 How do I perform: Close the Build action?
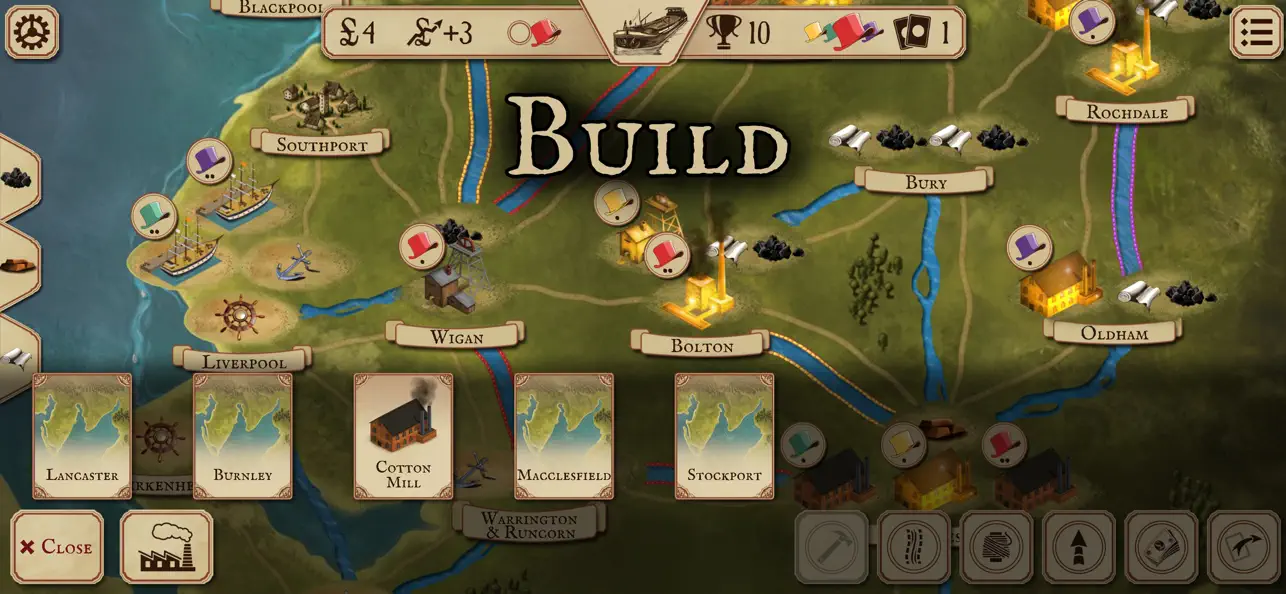click(x=57, y=547)
